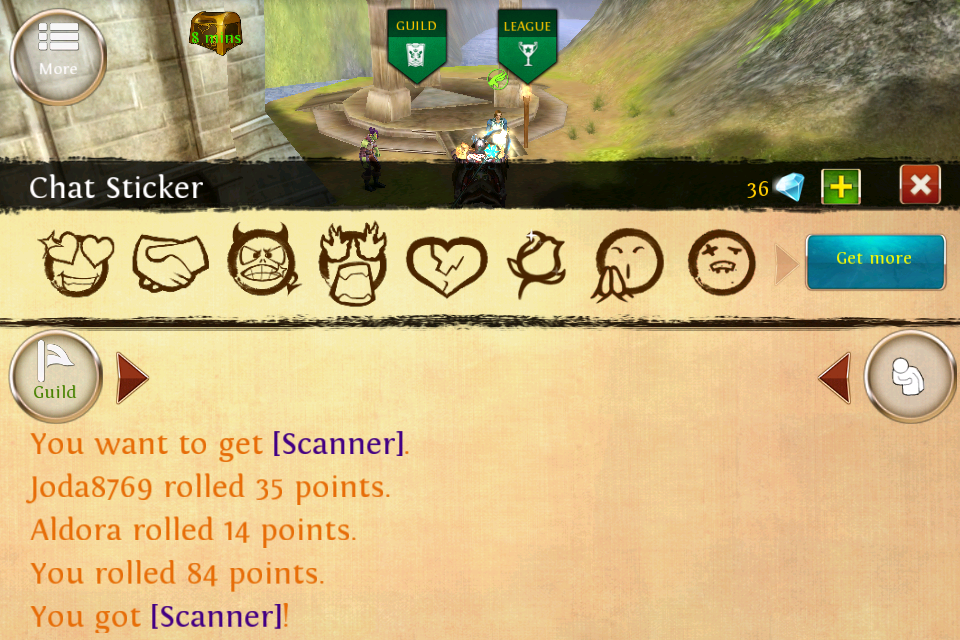The width and height of the screenshot is (960, 640).
Task: Open the Guild banner
Action: coord(416,43)
